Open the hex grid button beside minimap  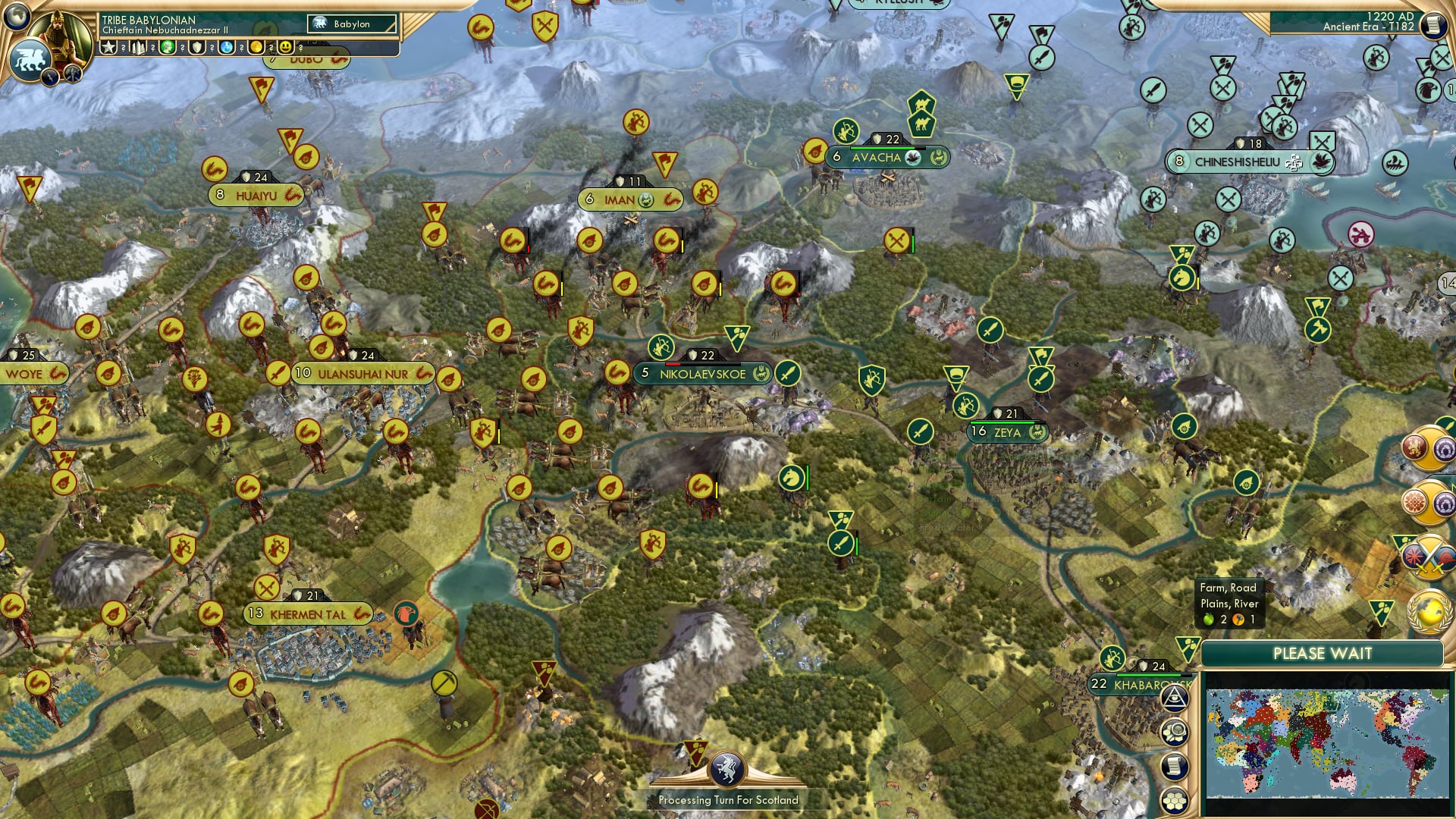pyautogui.click(x=1175, y=801)
